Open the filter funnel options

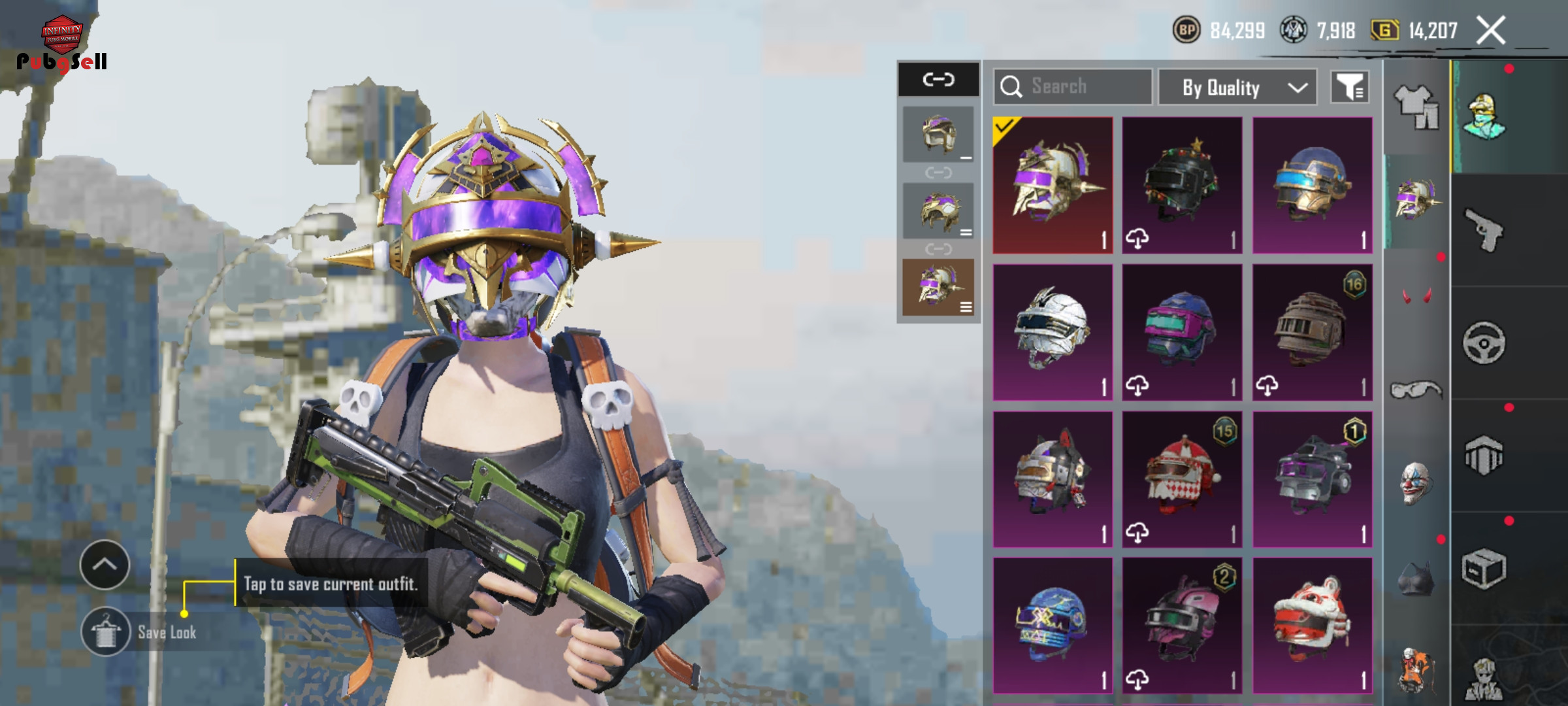[1350, 87]
